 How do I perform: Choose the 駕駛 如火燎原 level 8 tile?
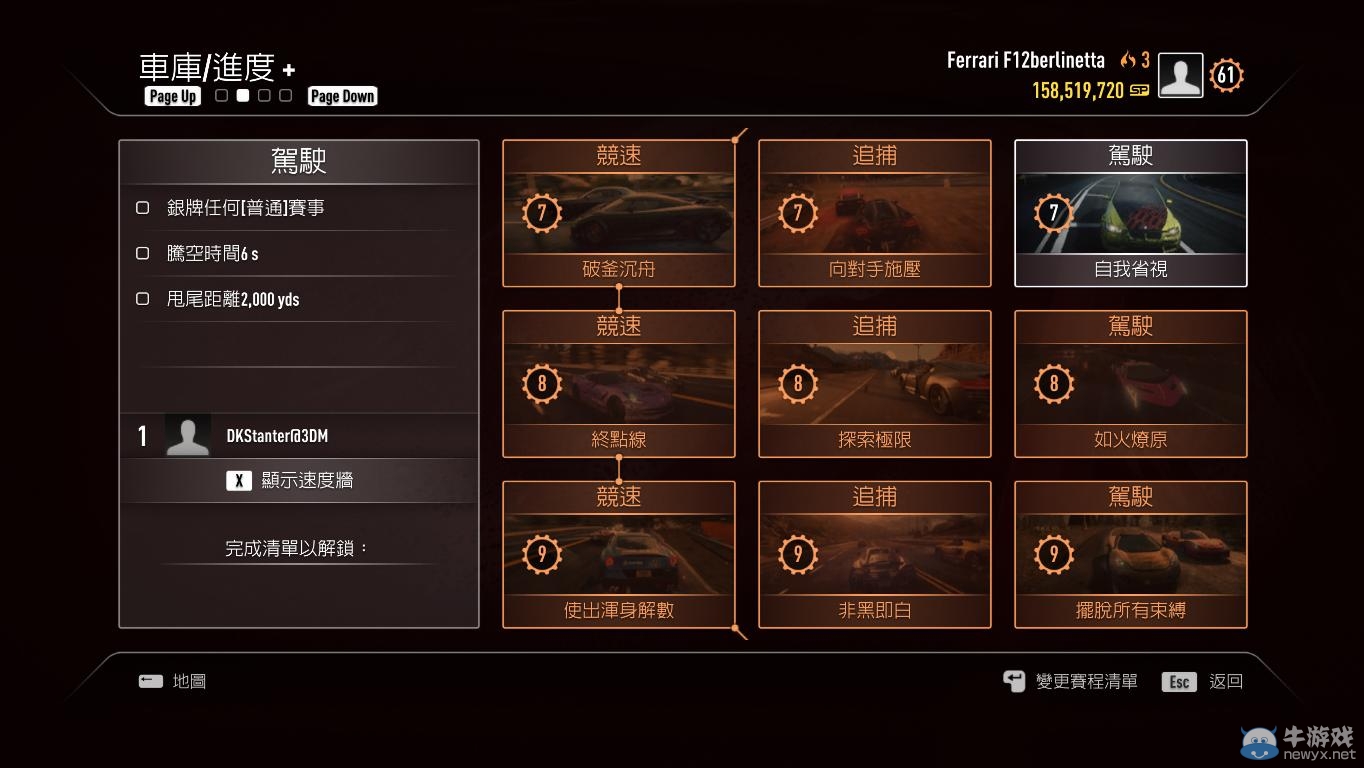(x=1130, y=383)
